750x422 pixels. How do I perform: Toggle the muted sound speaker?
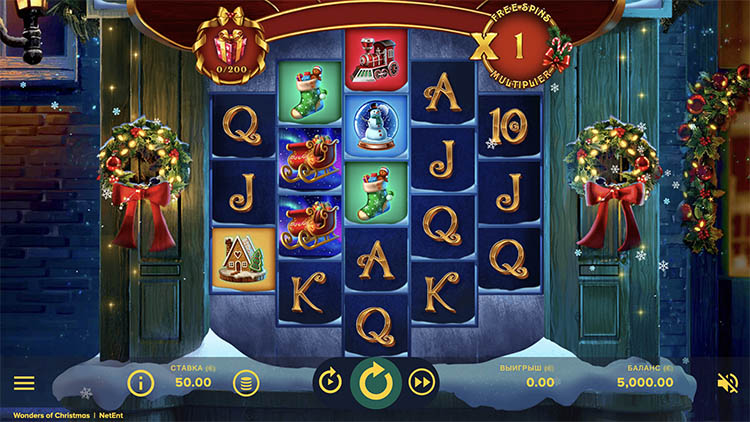[x=728, y=382]
